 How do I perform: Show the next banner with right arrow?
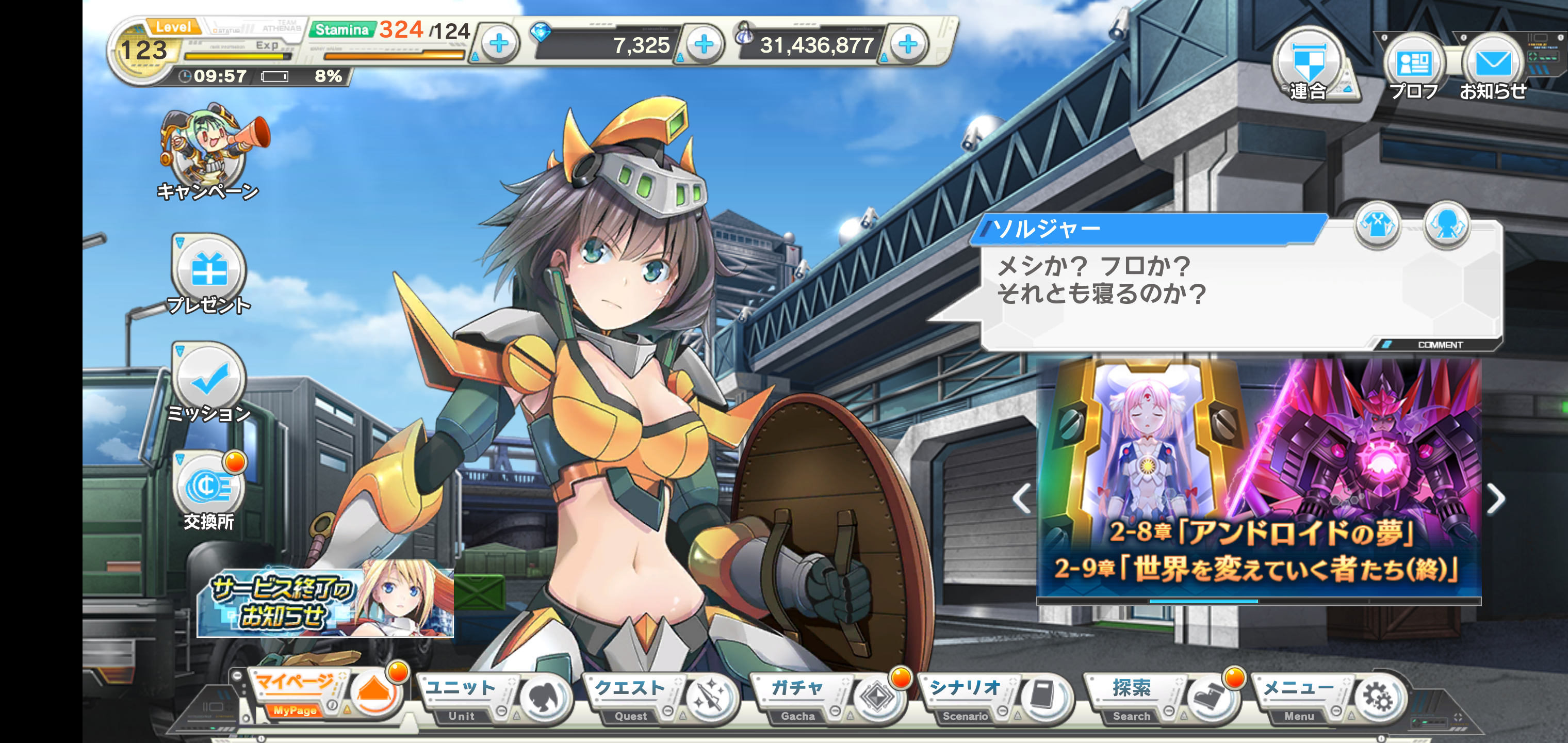pos(1496,499)
